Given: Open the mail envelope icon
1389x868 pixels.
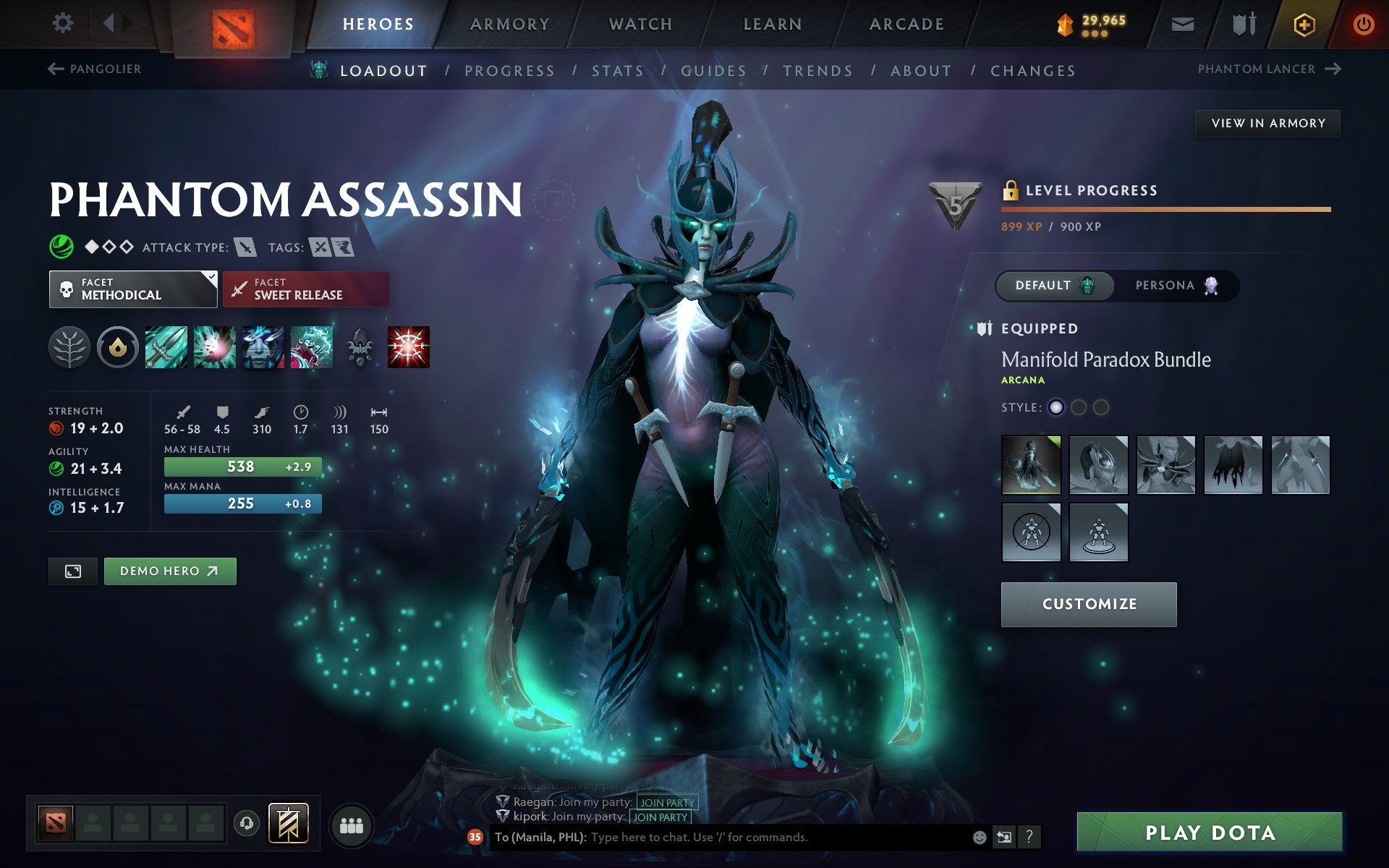Looking at the screenshot, I should (x=1181, y=23).
